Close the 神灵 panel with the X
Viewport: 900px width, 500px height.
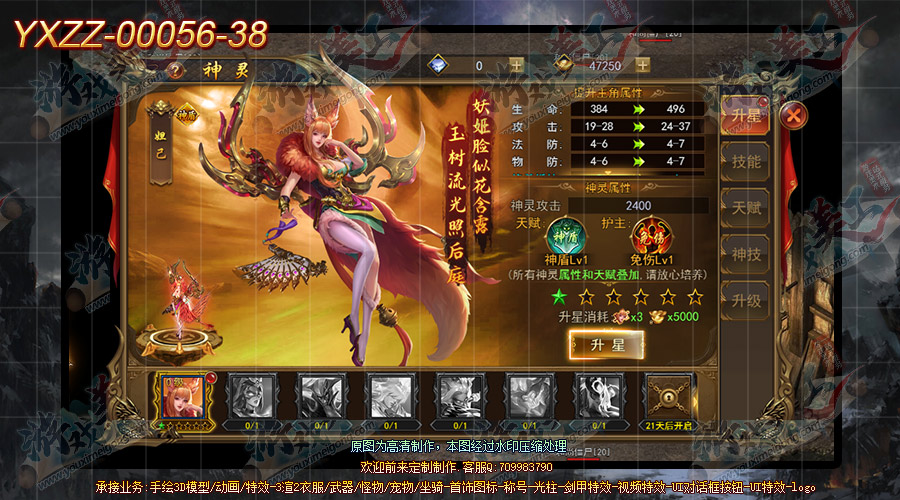click(793, 115)
